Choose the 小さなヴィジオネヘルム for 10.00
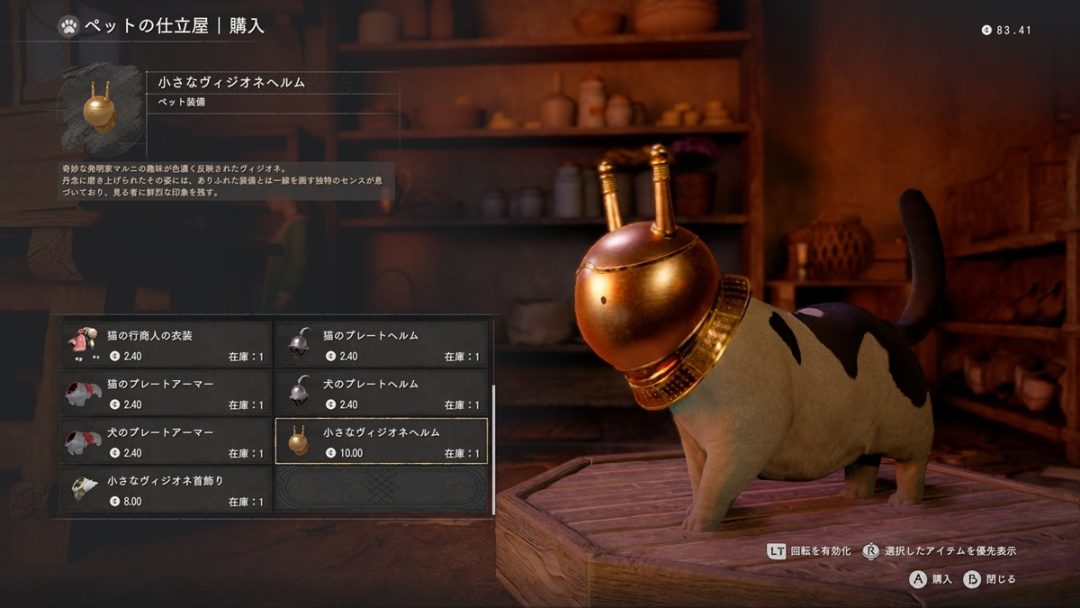1080x608 pixels. coord(381,441)
